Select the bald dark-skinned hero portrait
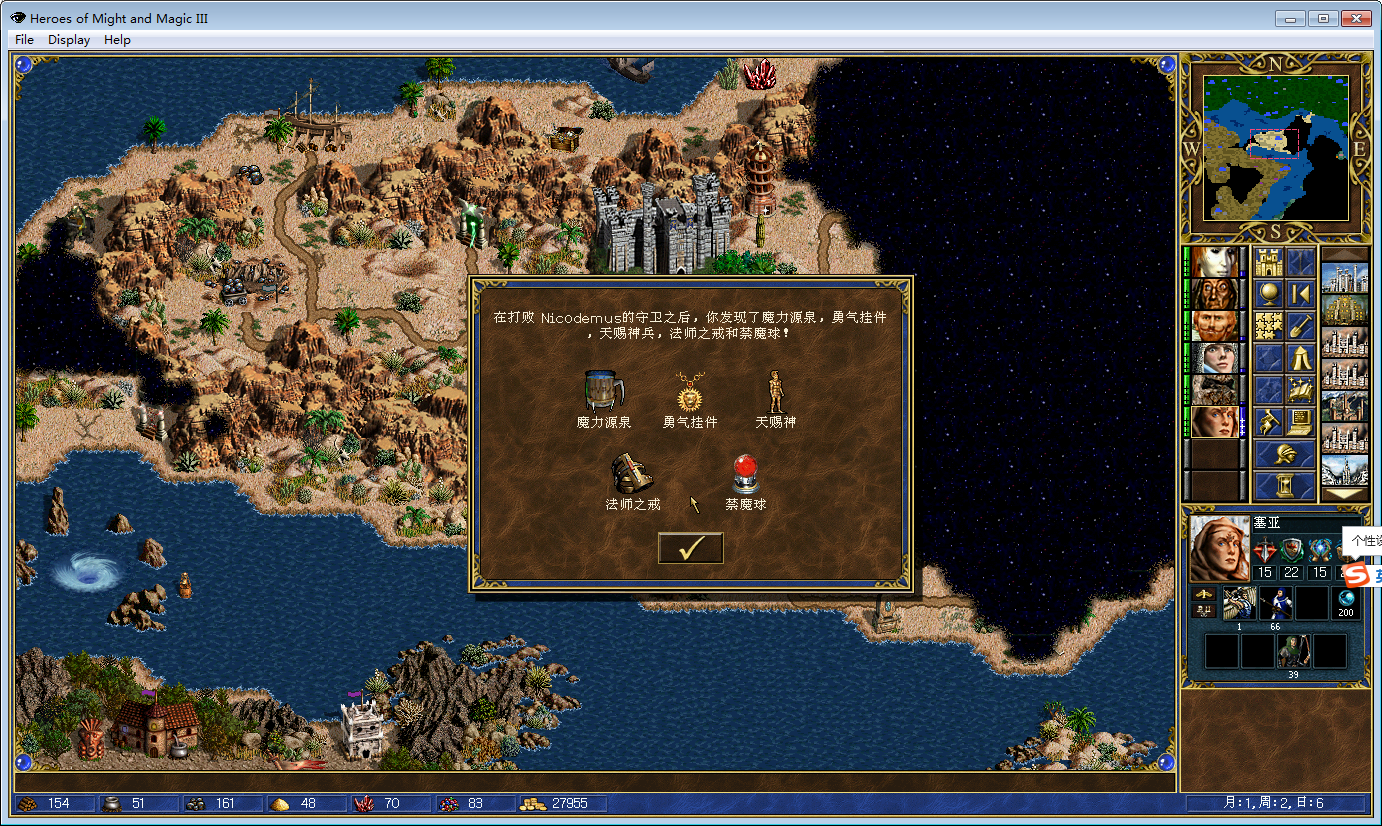Screen dimensions: 1382x826 click(1214, 294)
